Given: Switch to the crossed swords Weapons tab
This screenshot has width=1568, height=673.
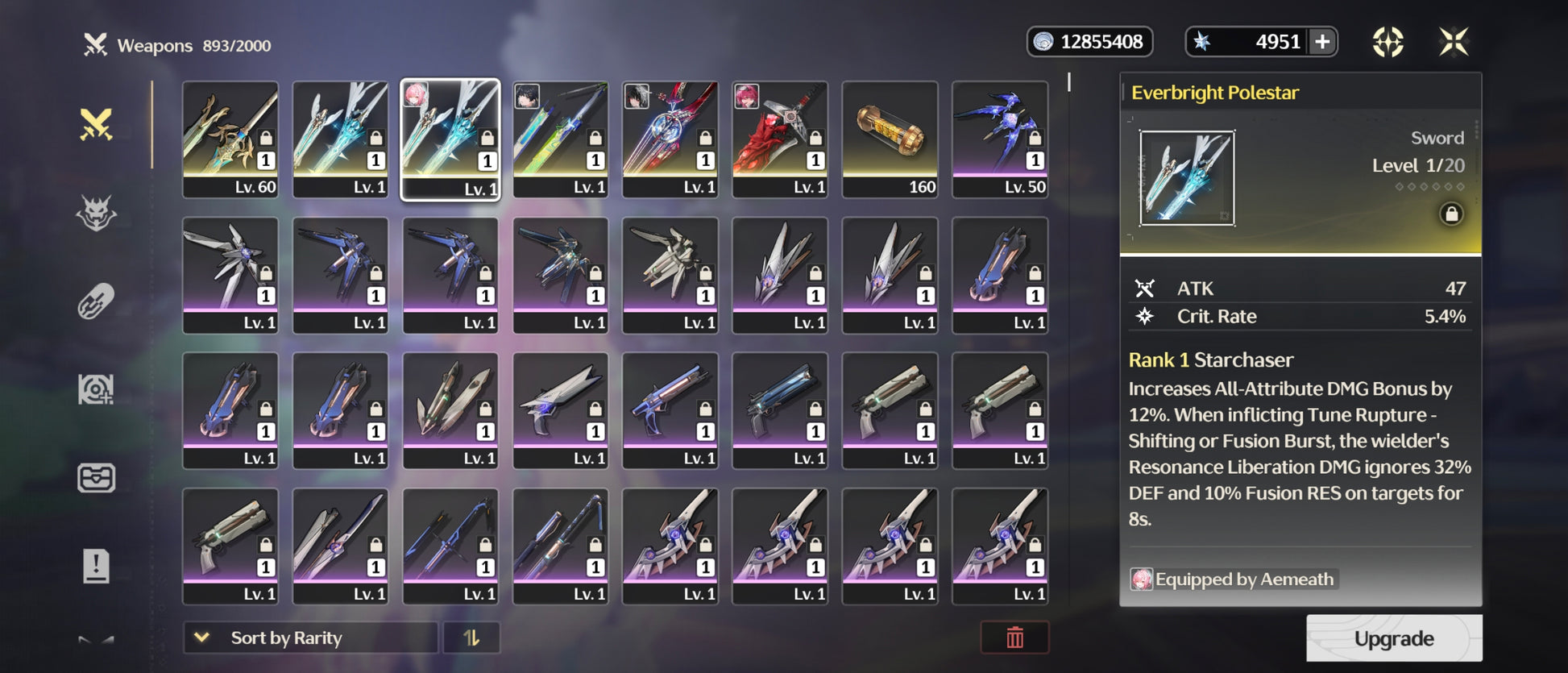Looking at the screenshot, I should coord(96,125).
